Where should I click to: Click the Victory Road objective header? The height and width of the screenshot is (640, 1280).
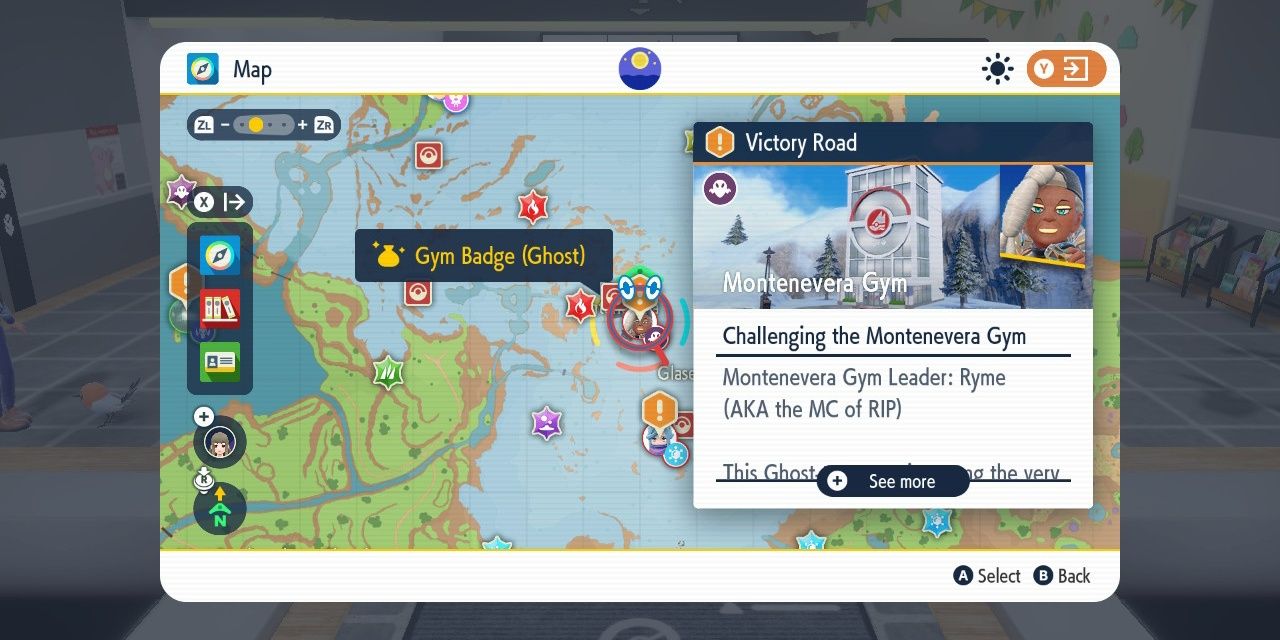[x=892, y=143]
